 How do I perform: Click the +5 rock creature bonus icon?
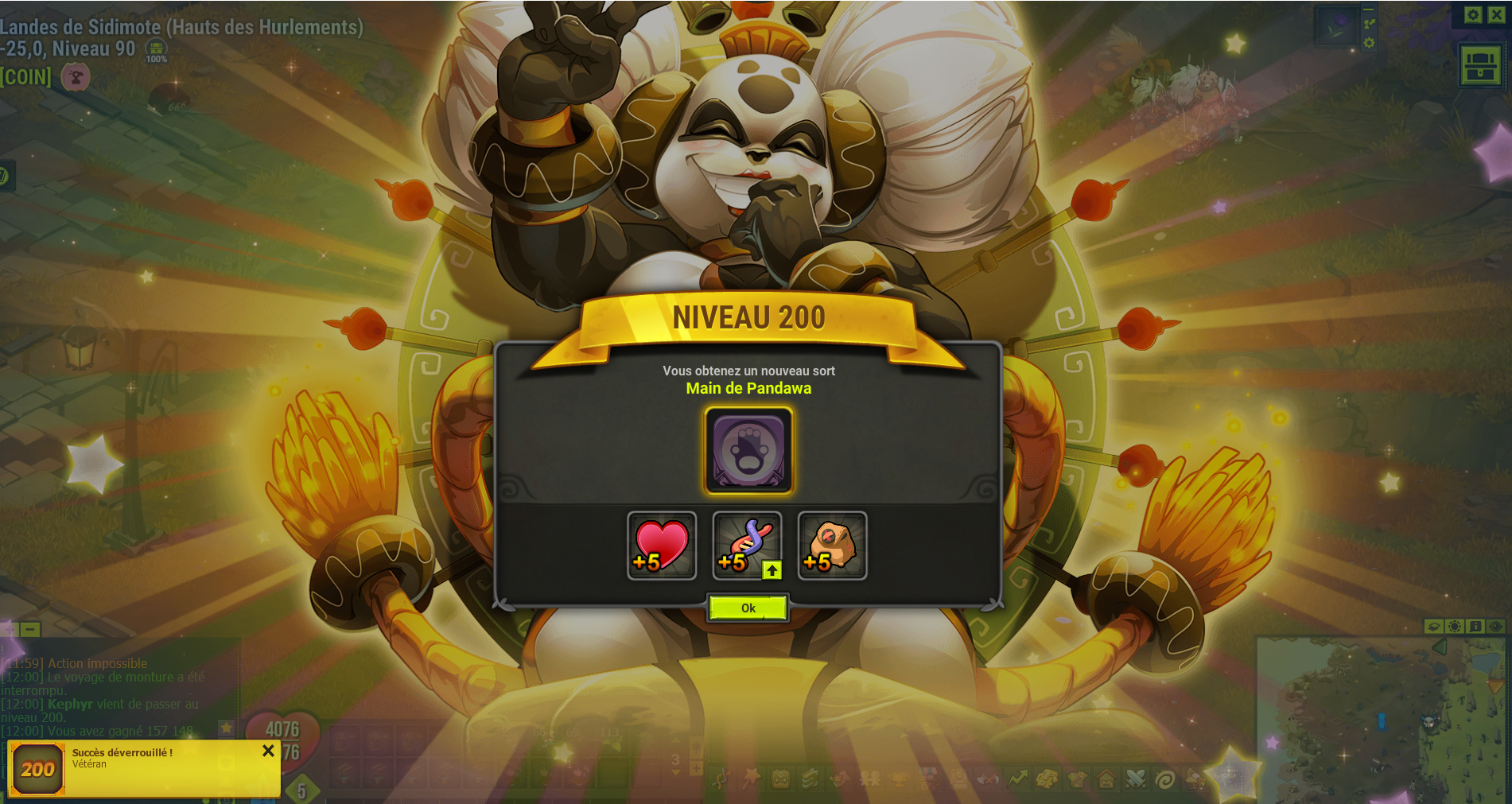[832, 546]
